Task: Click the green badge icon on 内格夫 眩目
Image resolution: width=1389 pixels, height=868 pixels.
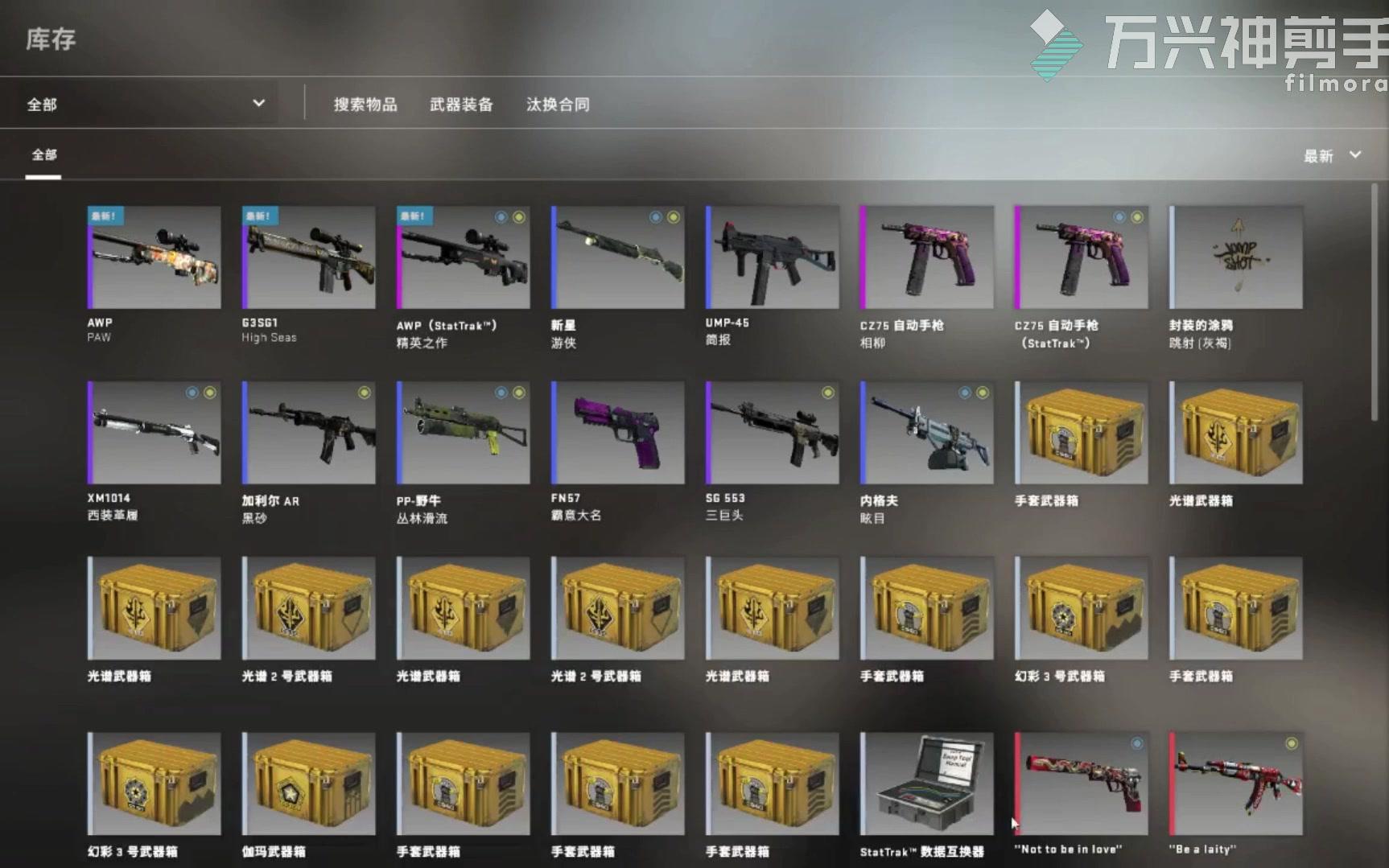Action: pos(982,393)
